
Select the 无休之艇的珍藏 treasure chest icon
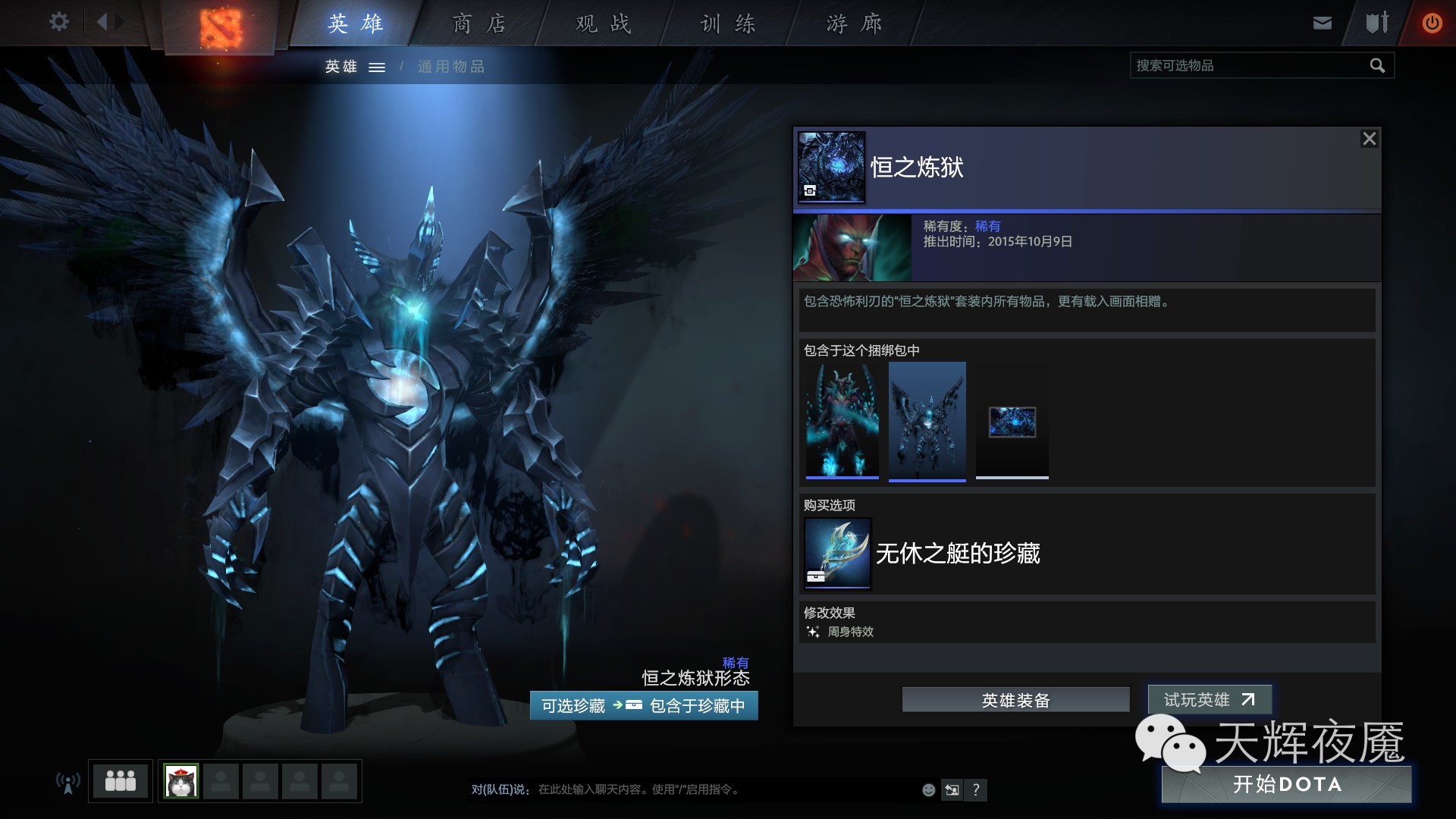tap(836, 553)
